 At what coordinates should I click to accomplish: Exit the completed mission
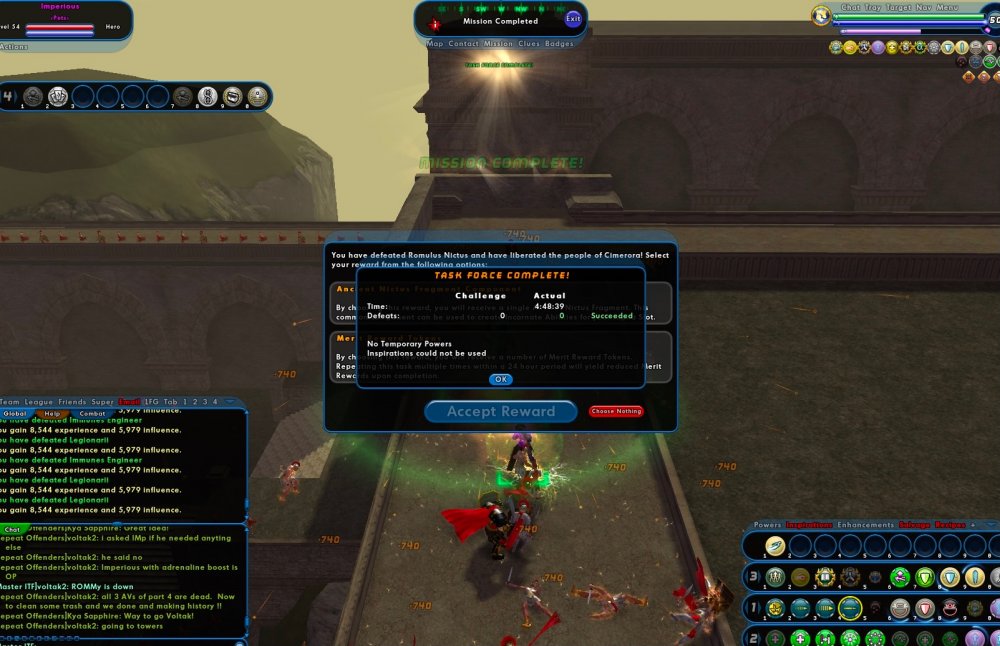573,19
